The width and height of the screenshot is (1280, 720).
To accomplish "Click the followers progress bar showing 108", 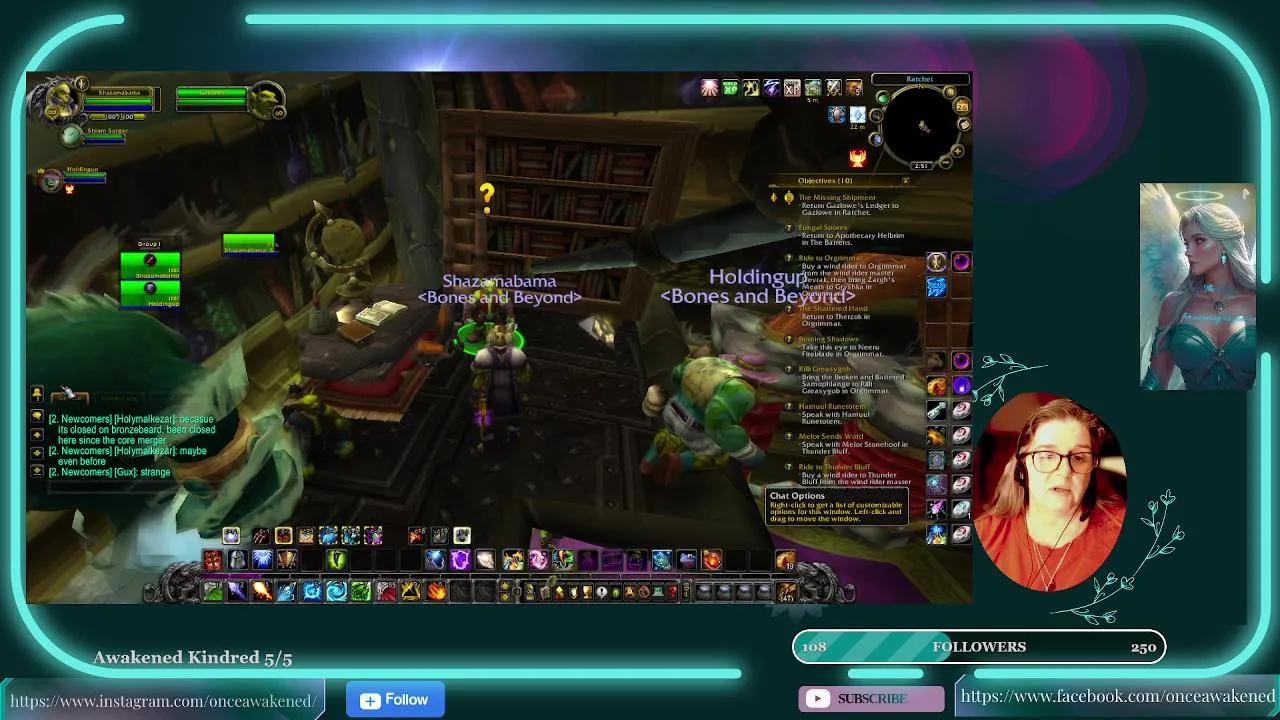I will pyautogui.click(x=980, y=646).
